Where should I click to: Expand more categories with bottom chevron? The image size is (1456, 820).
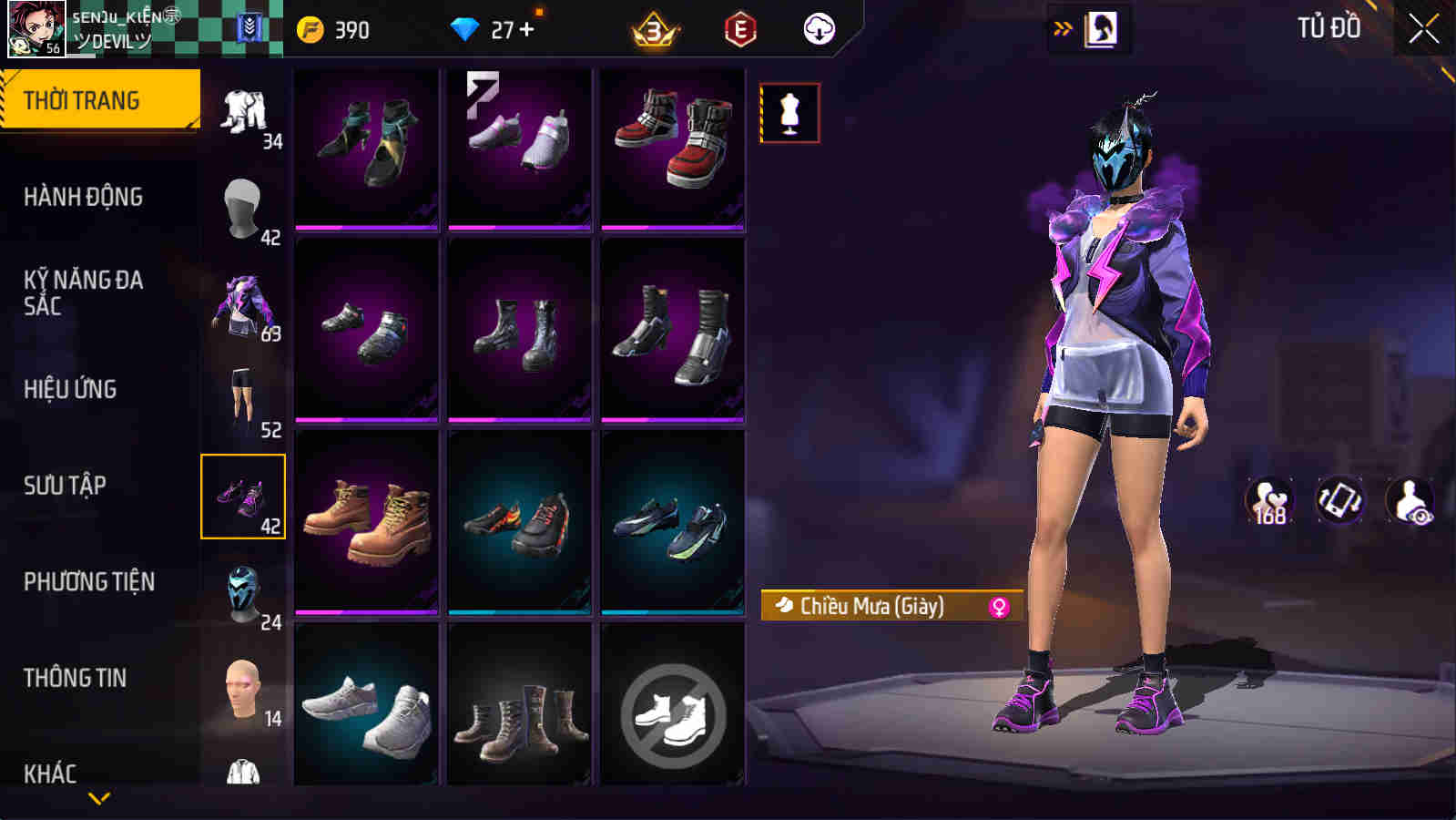pyautogui.click(x=100, y=800)
